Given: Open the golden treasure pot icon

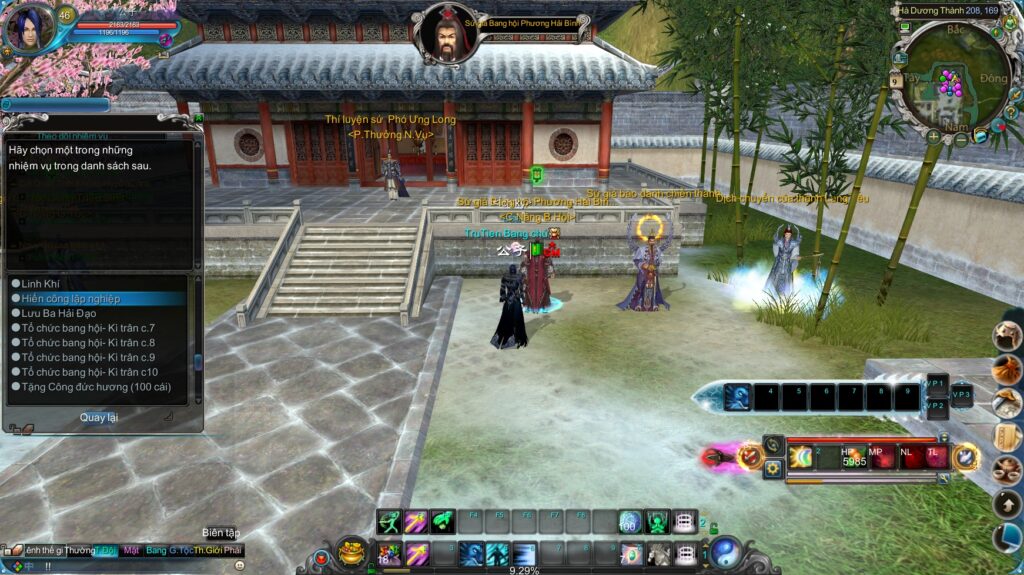Looking at the screenshot, I should [x=351, y=551].
